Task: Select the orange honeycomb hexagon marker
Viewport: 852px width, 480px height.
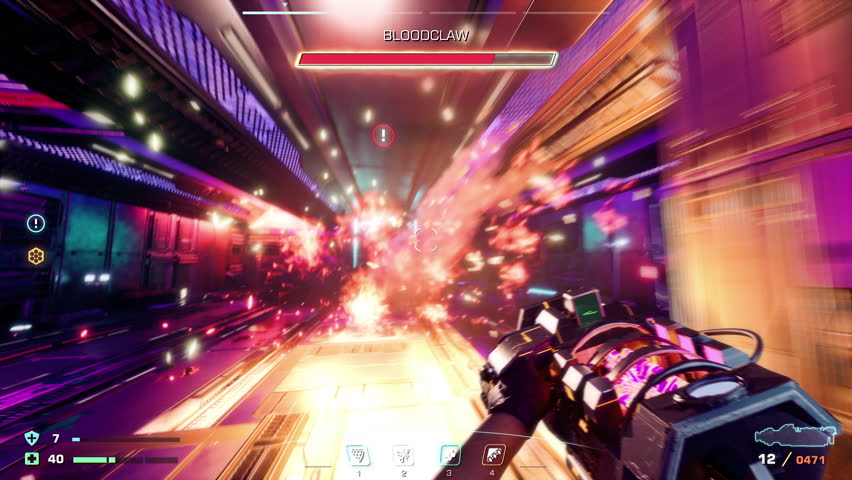Action: (x=36, y=256)
